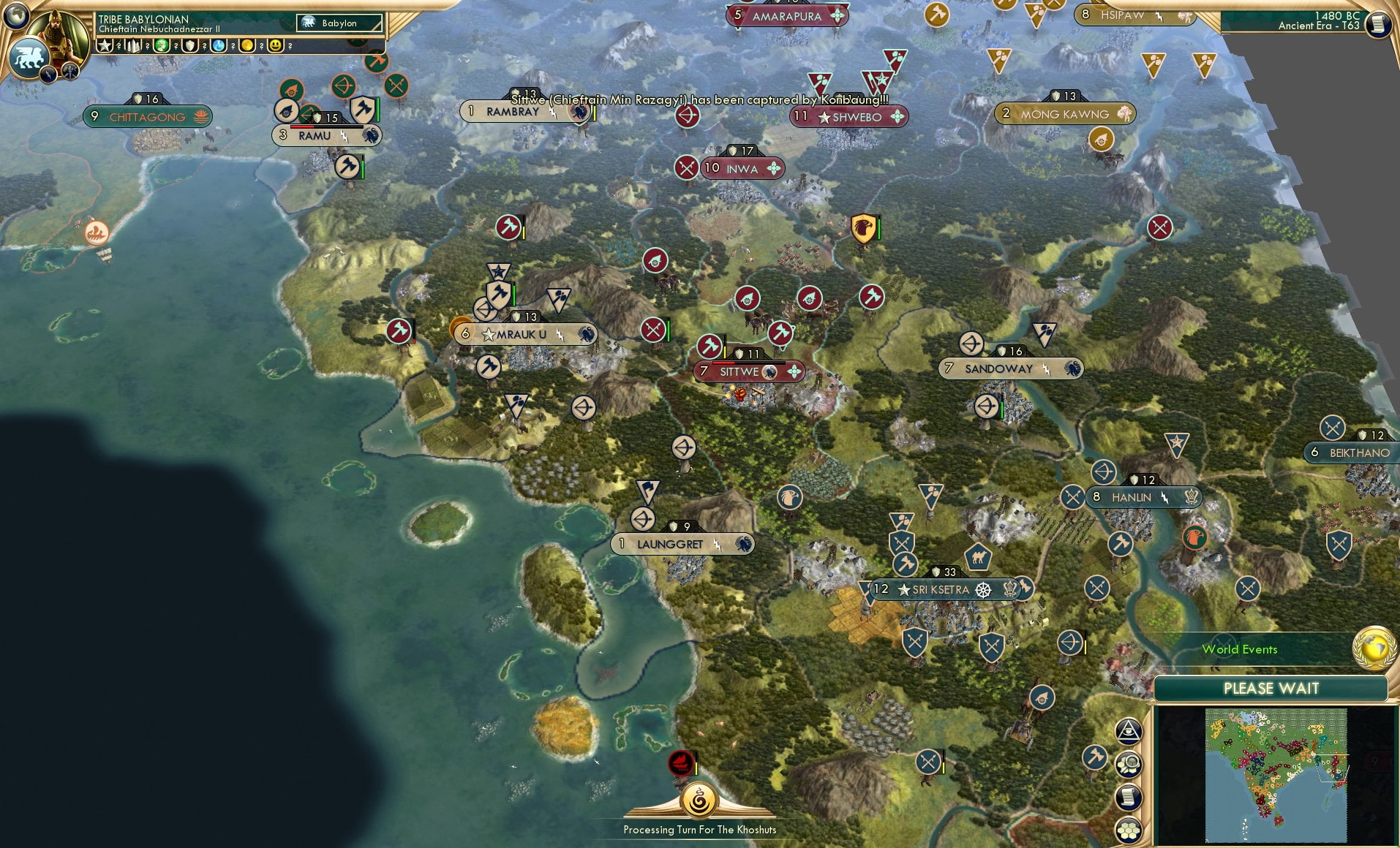Click the science flask icon in top bar
The image size is (1400, 848).
[218, 45]
